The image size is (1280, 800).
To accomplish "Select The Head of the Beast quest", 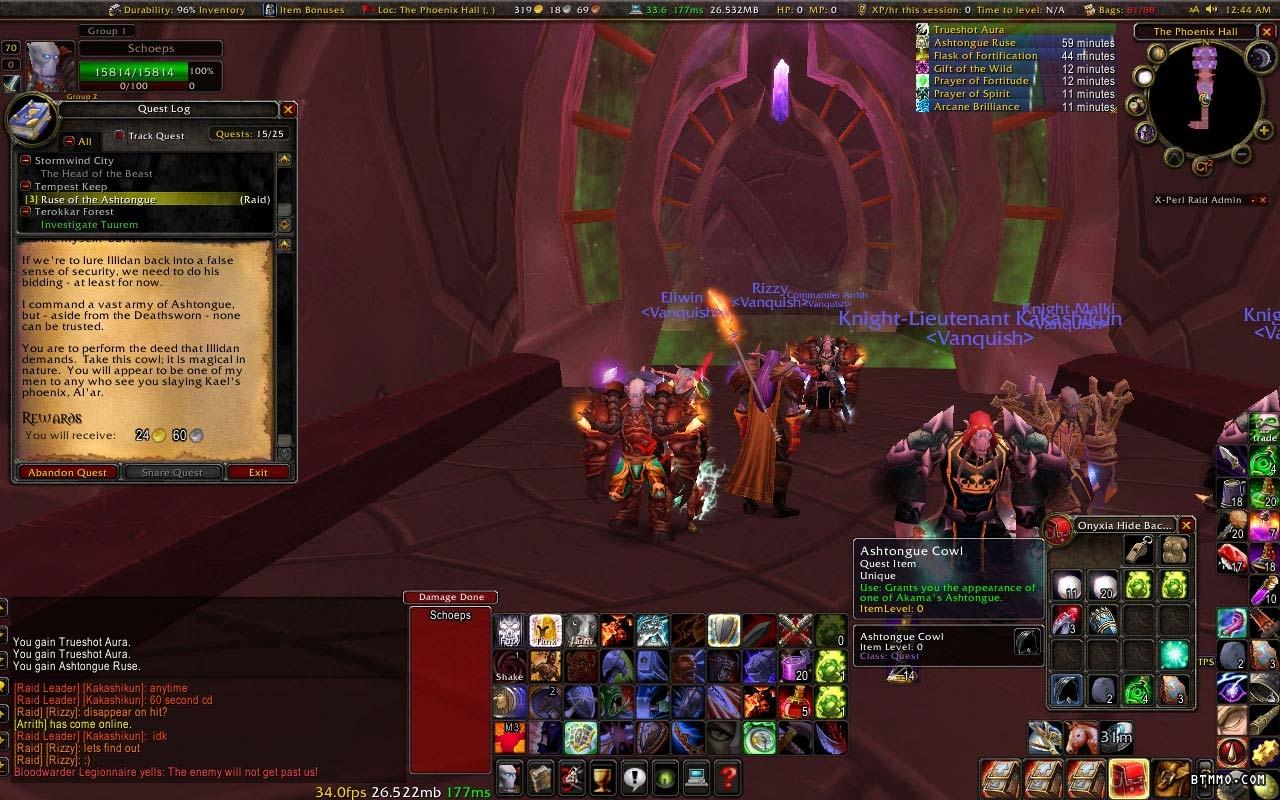I will tap(96, 174).
